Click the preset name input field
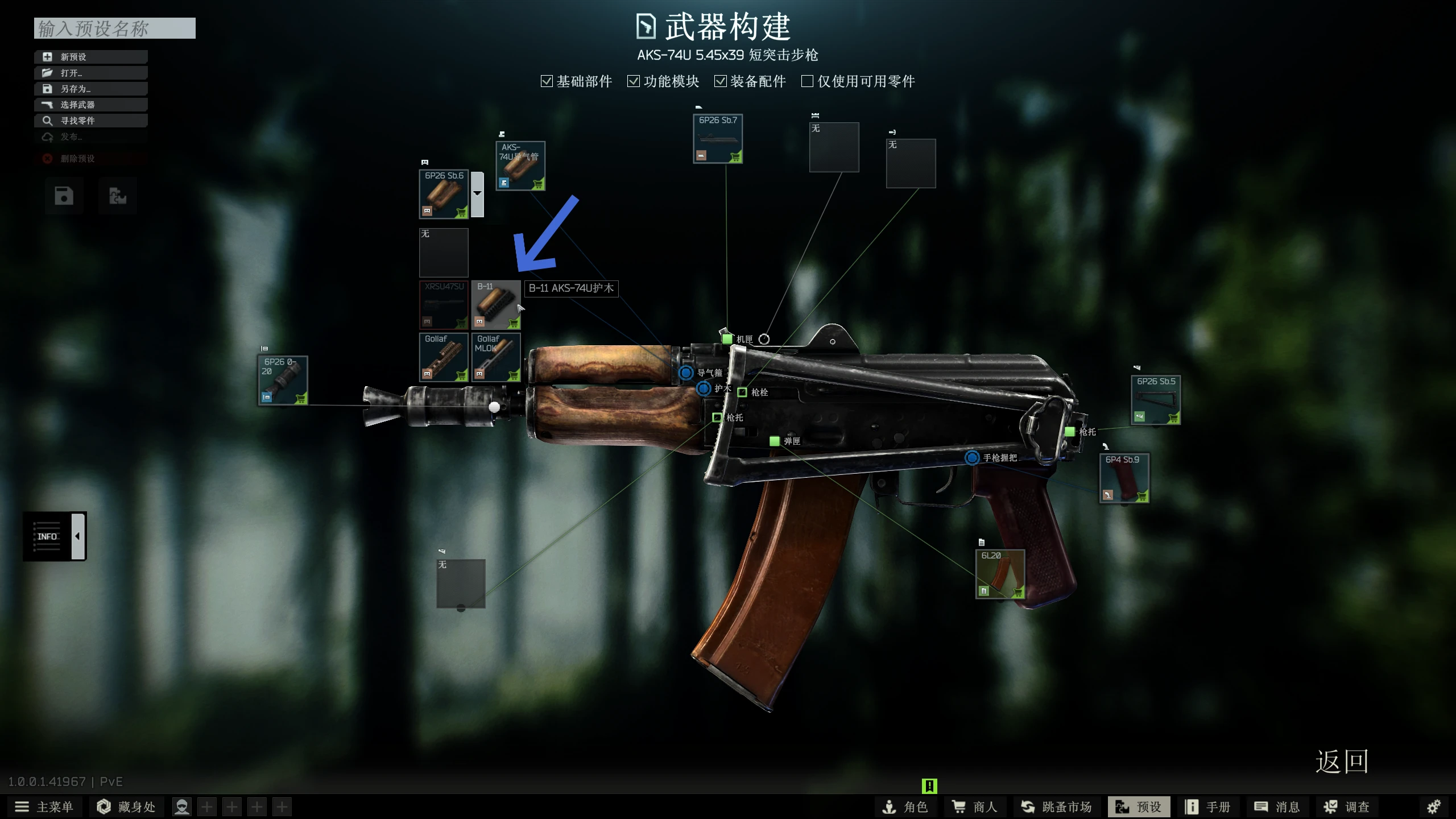1456x819 pixels. (114, 28)
